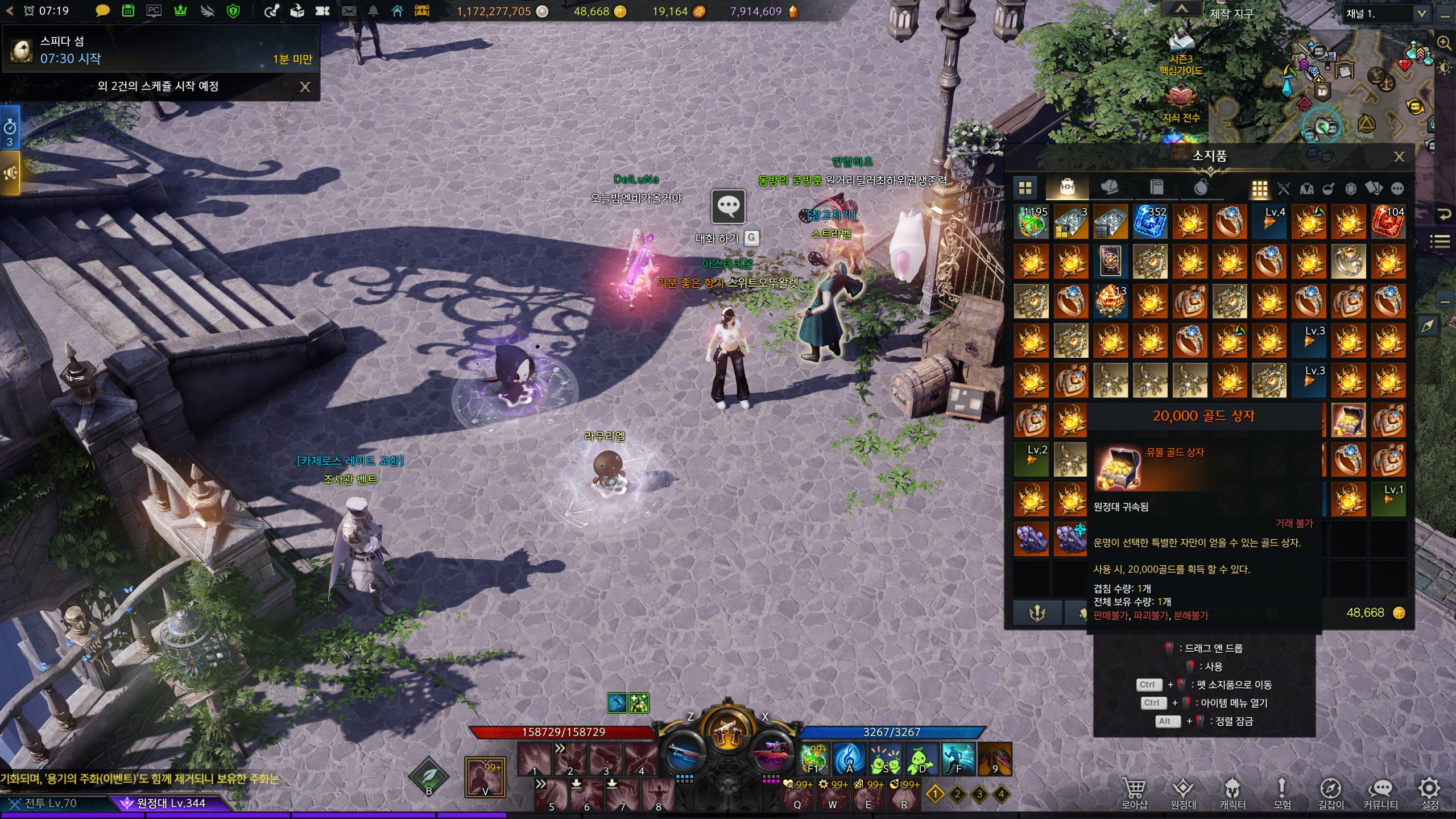Open the 길잡이 guide menu
Screen dimensions: 1456x819
(x=1331, y=792)
